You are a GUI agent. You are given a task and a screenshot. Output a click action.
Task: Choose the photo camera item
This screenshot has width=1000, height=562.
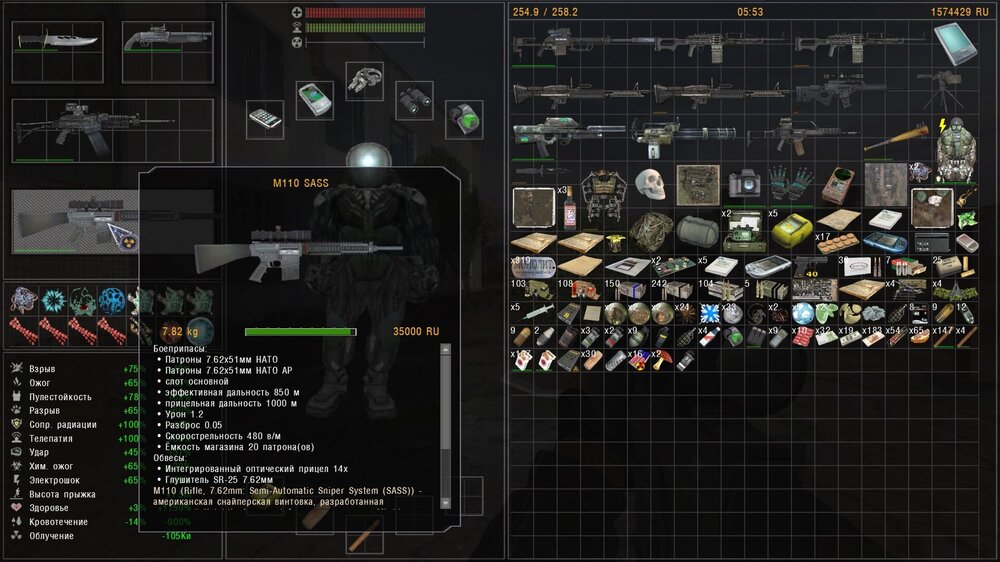click(x=744, y=184)
